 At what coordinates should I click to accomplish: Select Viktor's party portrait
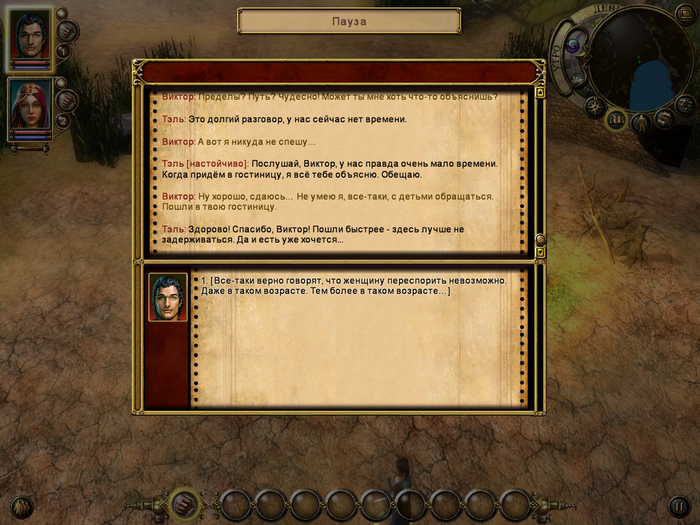click(30, 39)
